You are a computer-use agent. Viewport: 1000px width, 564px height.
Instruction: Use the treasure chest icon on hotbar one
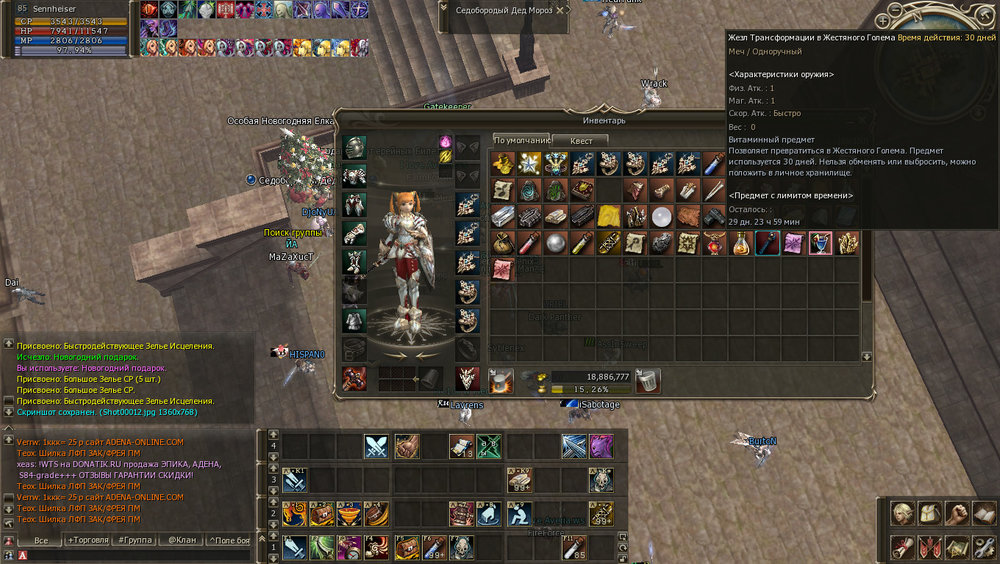click(405, 548)
